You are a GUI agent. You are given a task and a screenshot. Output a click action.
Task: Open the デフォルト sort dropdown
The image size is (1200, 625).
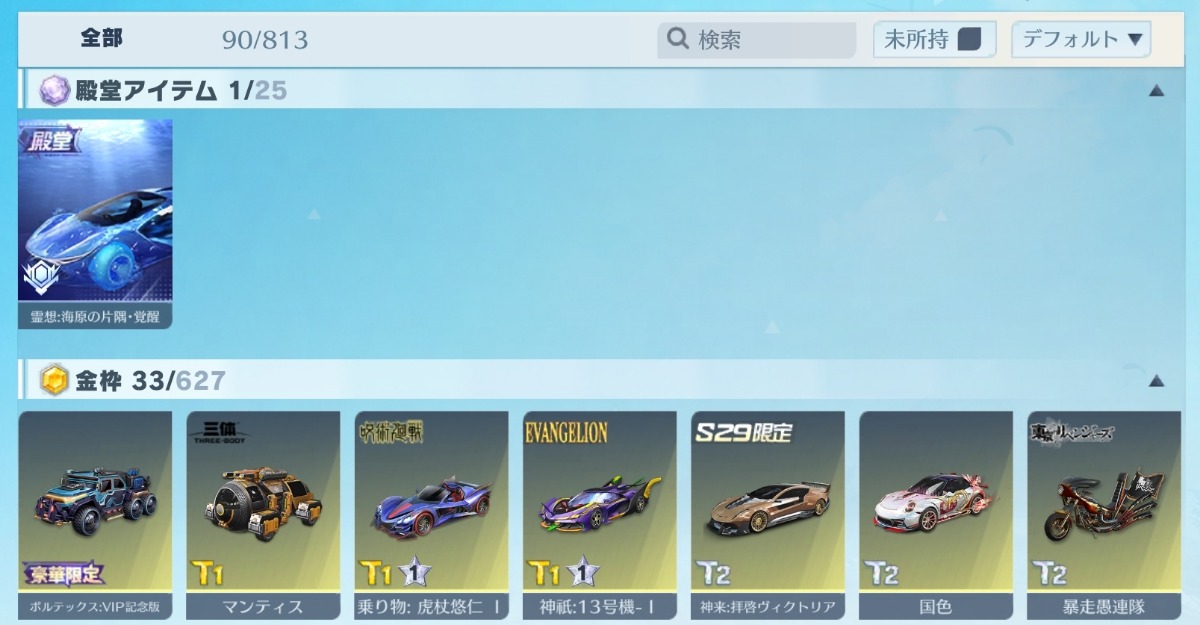pyautogui.click(x=1081, y=40)
